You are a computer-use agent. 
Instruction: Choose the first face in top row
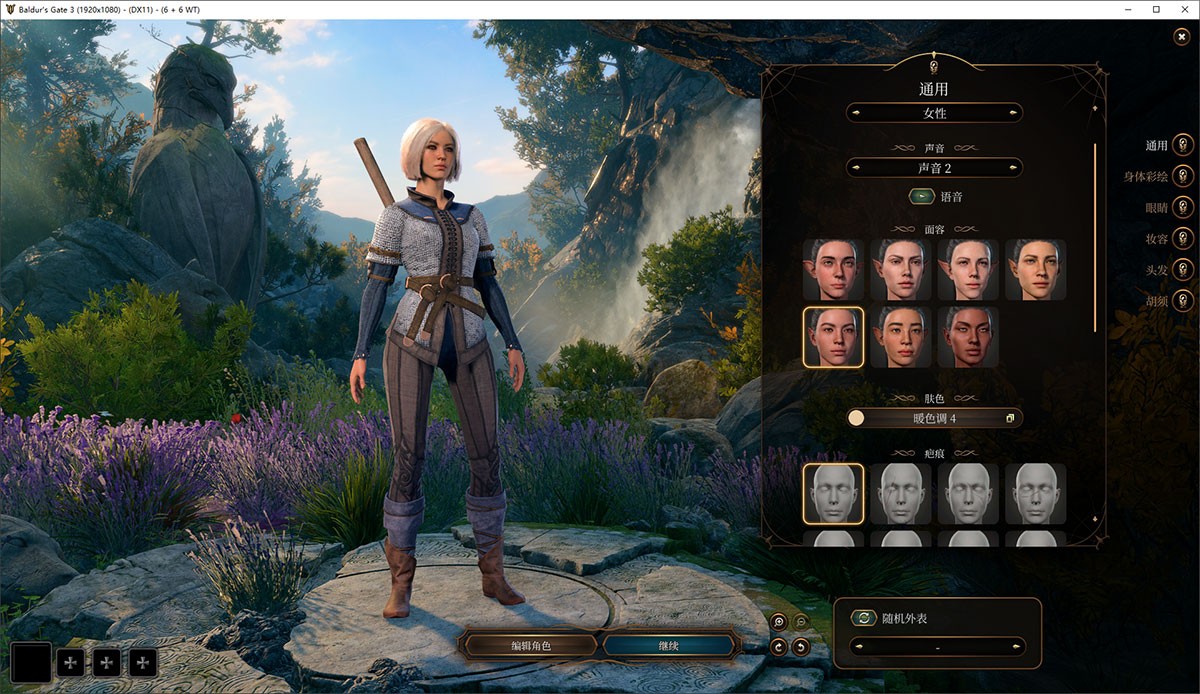(833, 270)
